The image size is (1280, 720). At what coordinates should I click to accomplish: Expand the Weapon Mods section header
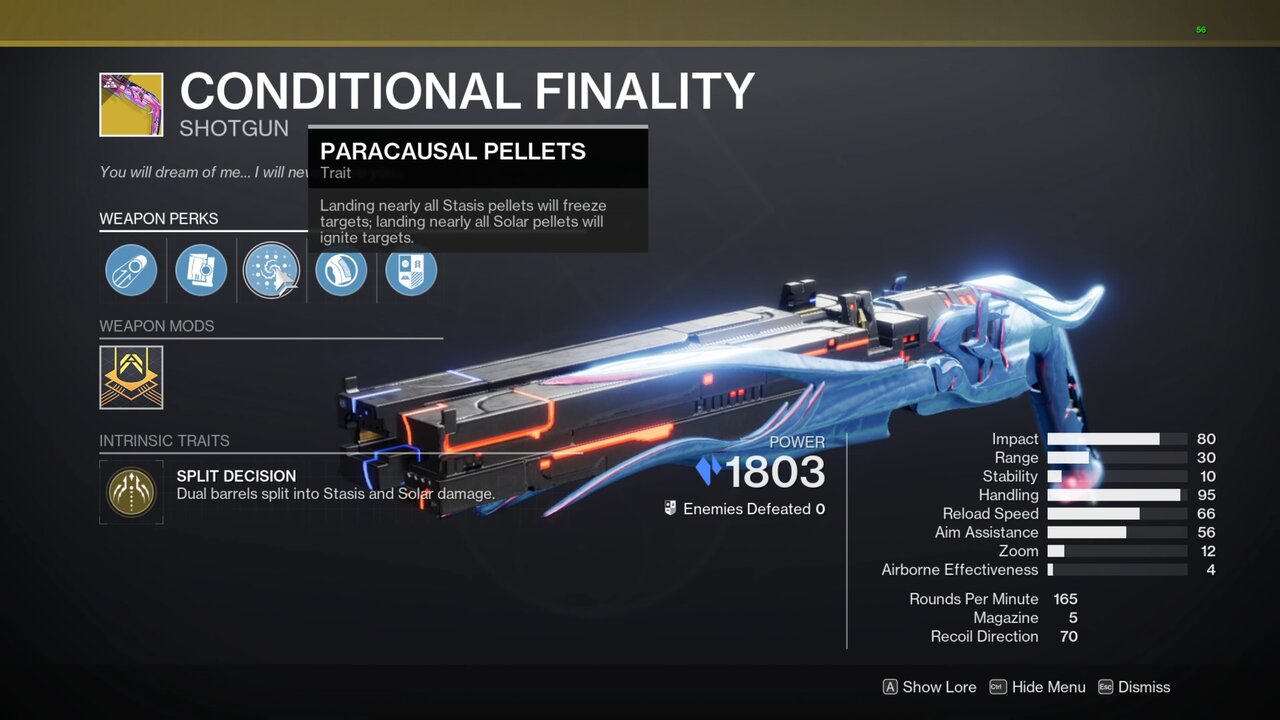pos(156,326)
